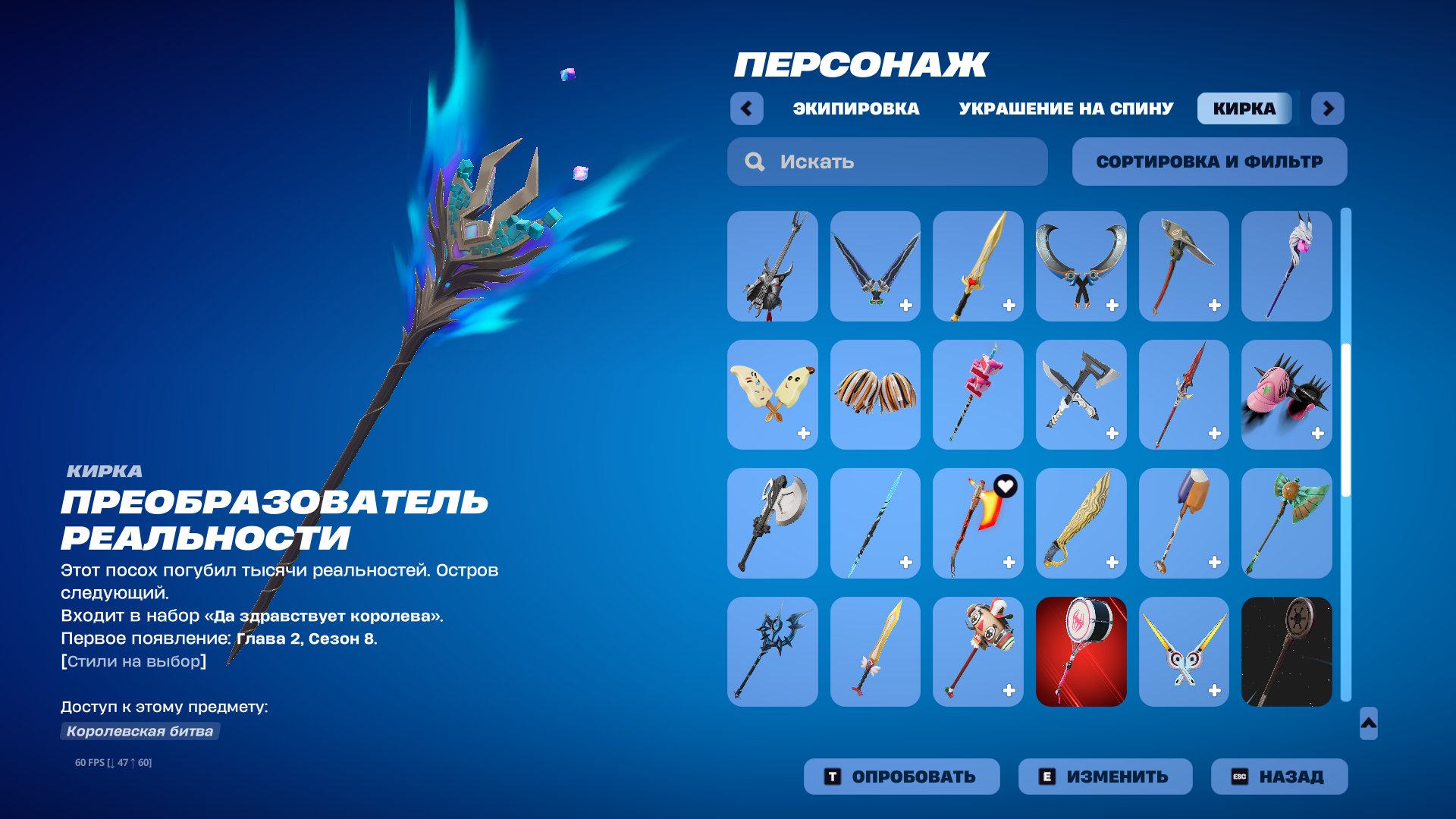
Task: Open the Украшение на спину tab
Action: pos(1065,108)
